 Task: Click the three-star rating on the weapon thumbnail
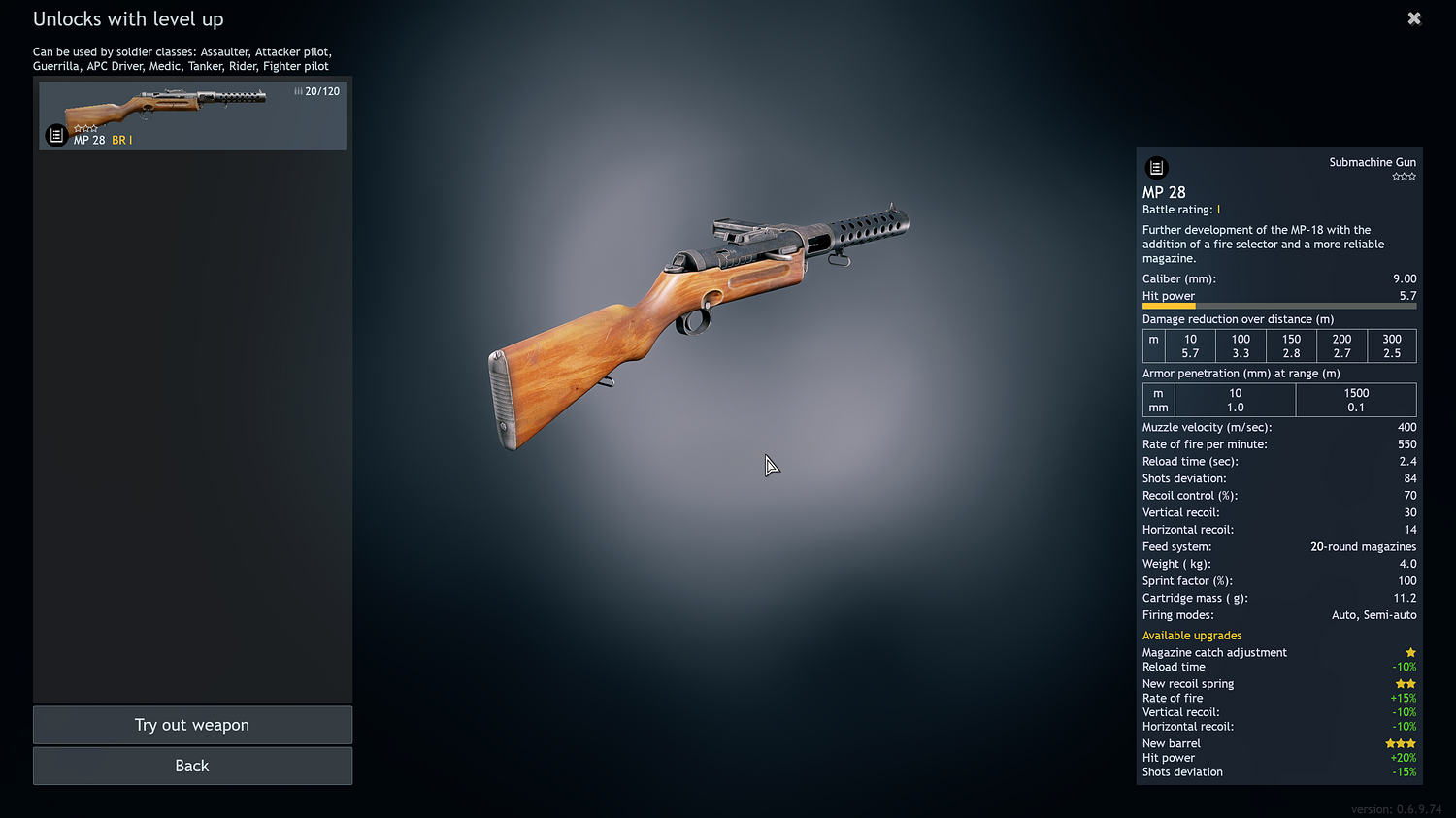[86, 127]
